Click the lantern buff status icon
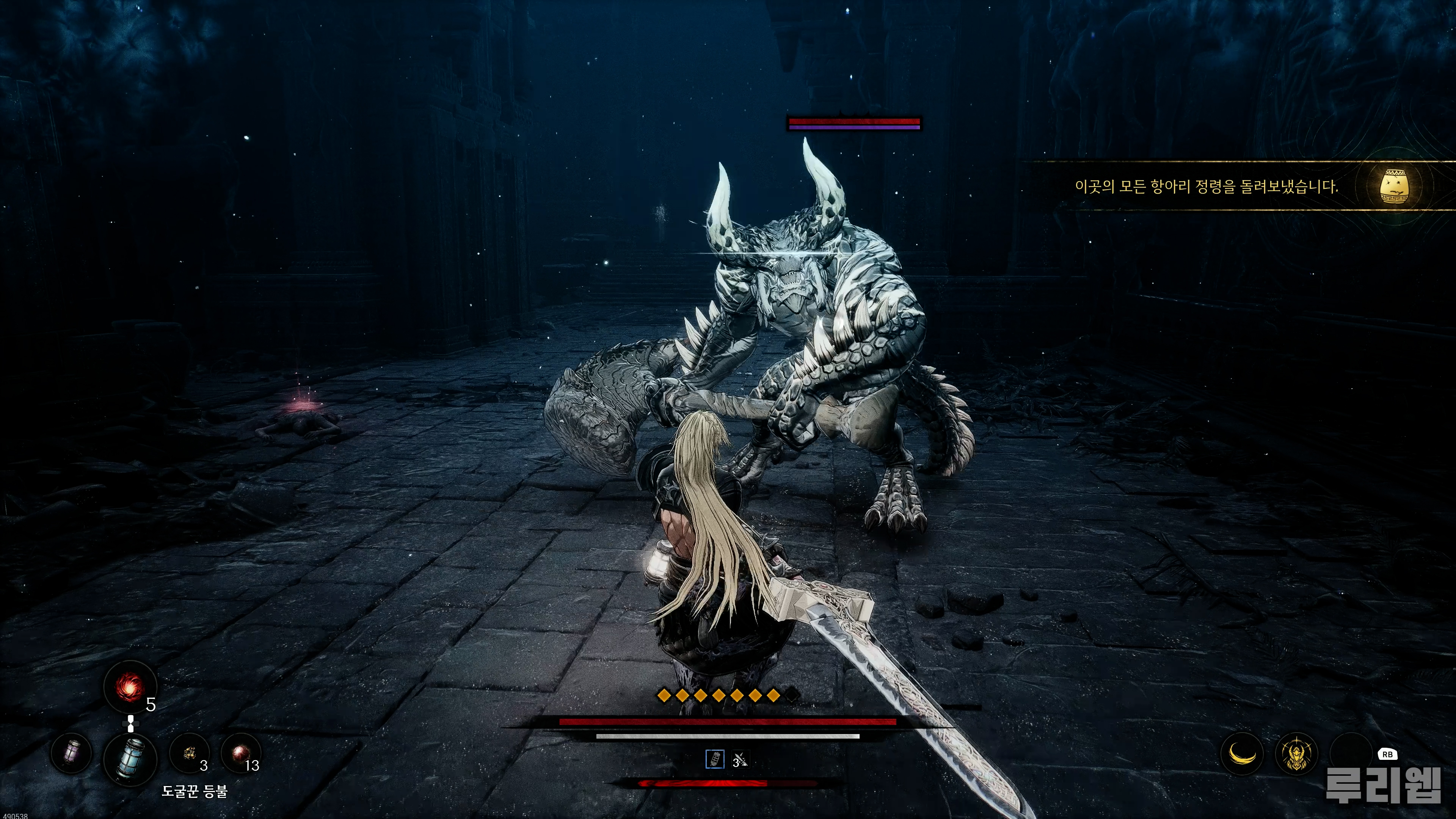Image resolution: width=1456 pixels, height=819 pixels. point(715,759)
